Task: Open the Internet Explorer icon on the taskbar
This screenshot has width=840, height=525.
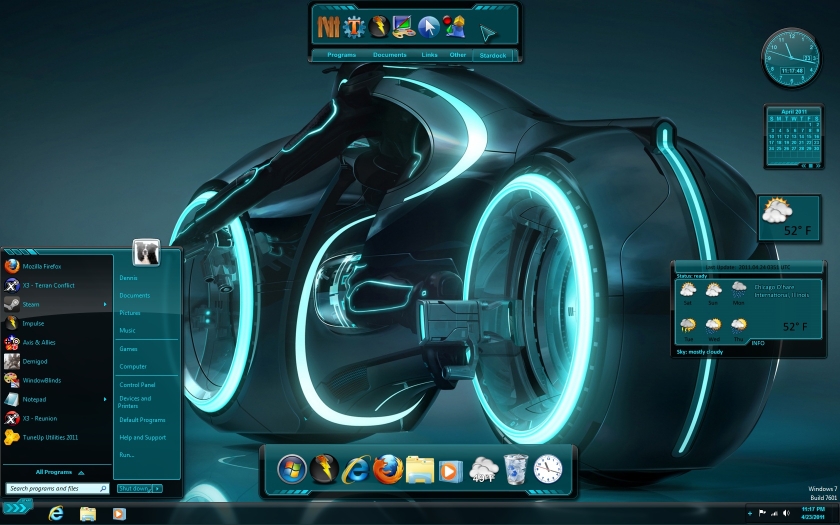Action: click(57, 513)
